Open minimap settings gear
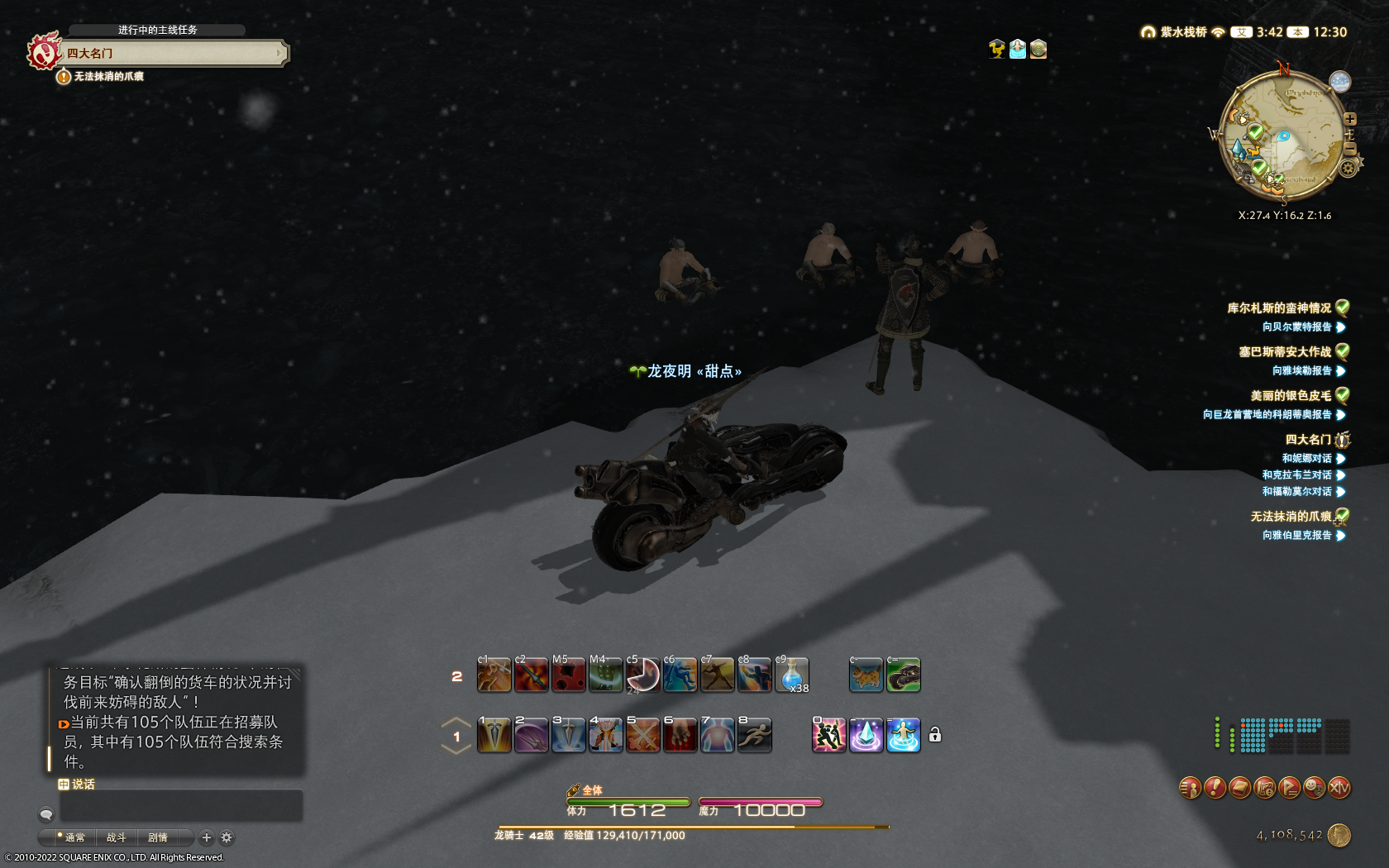1389x868 pixels. click(x=1348, y=169)
